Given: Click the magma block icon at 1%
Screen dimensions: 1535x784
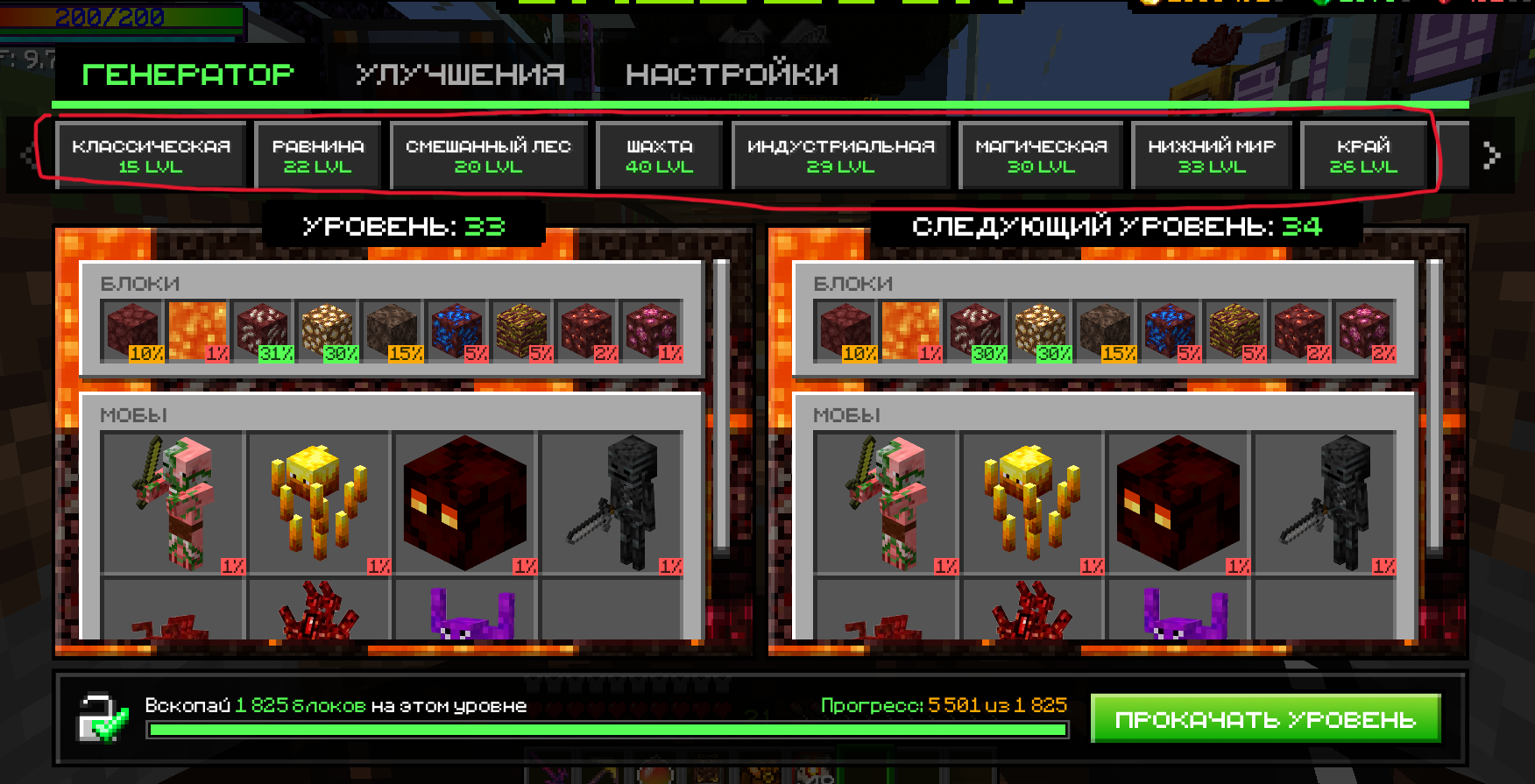Looking at the screenshot, I should pyautogui.click(x=196, y=331).
